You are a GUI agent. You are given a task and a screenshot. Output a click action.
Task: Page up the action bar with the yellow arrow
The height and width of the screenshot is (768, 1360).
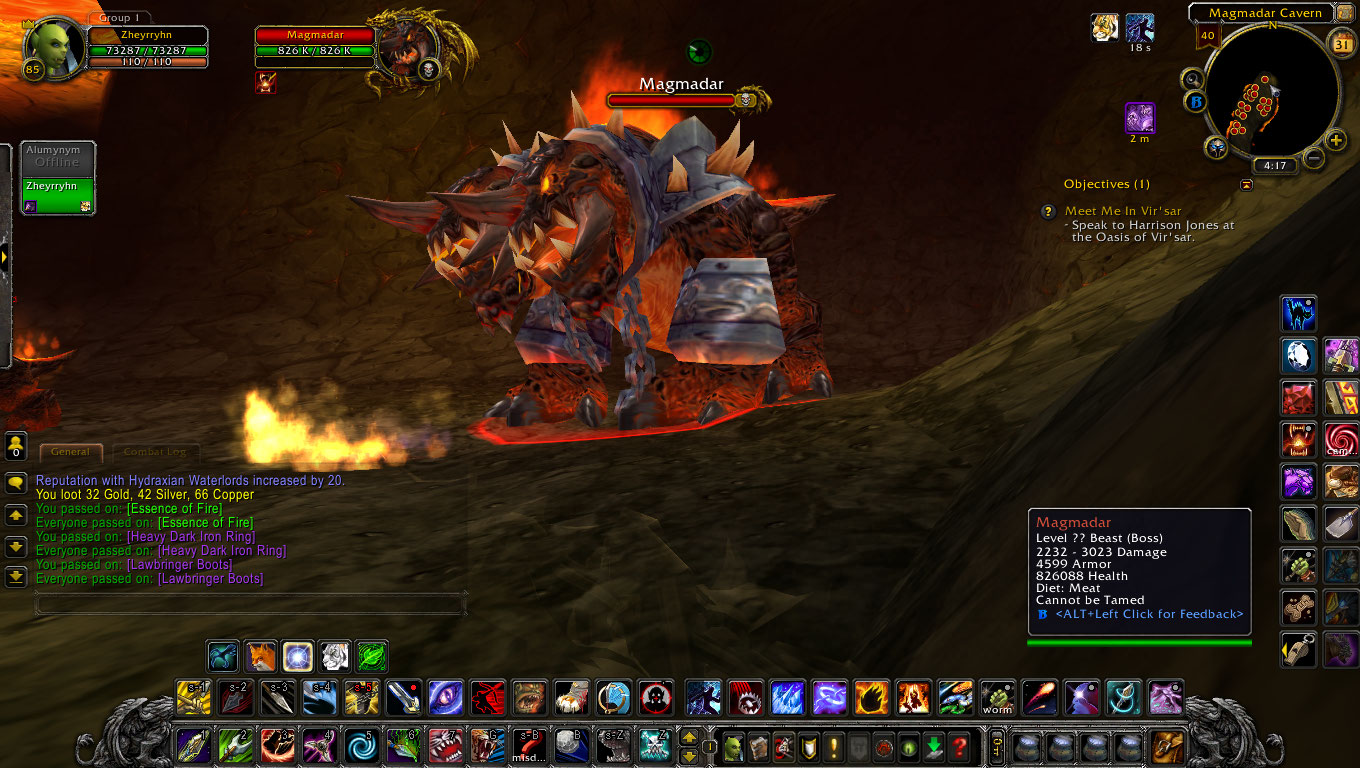coord(689,739)
